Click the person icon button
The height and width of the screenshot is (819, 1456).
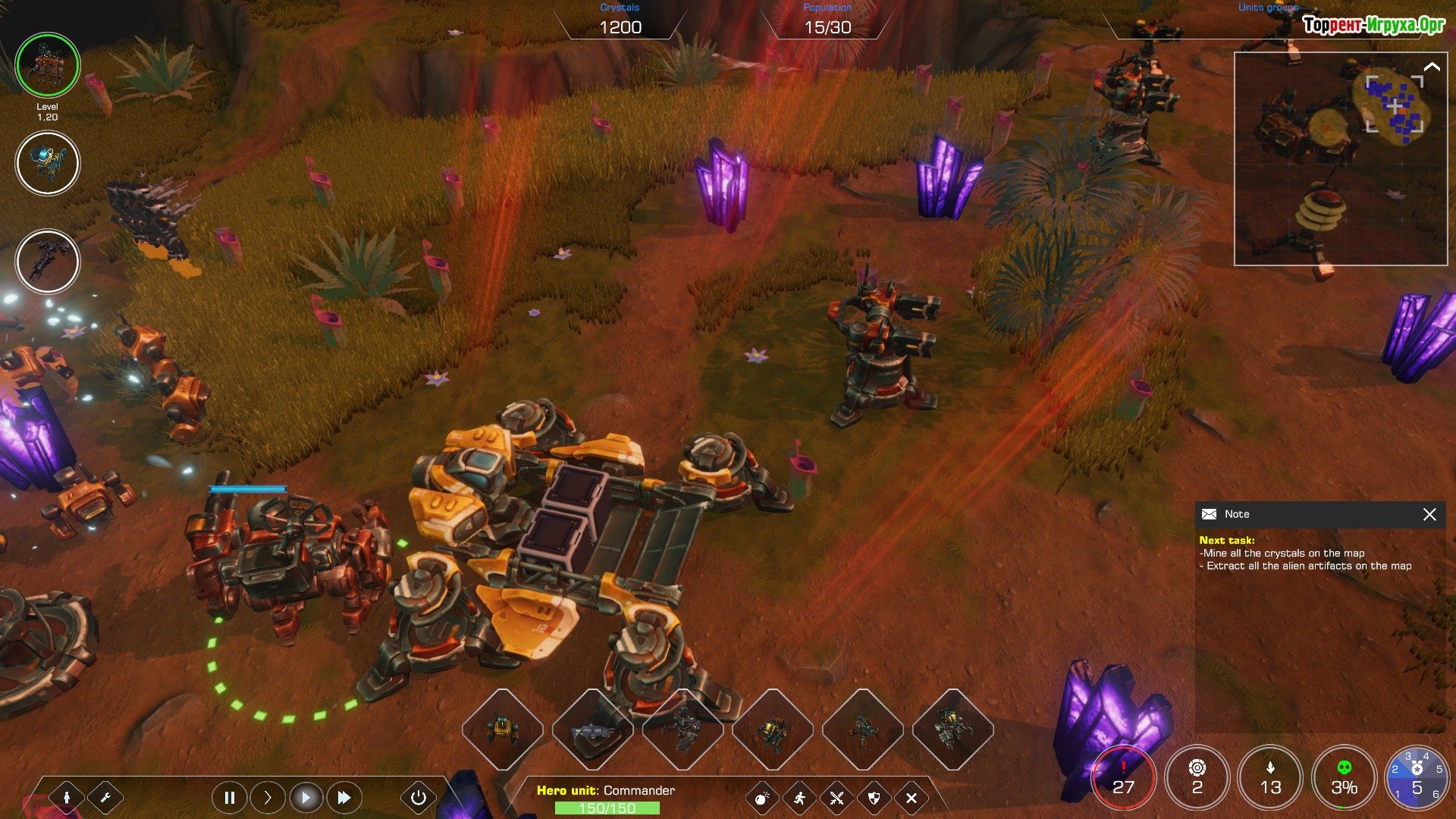pos(67,797)
